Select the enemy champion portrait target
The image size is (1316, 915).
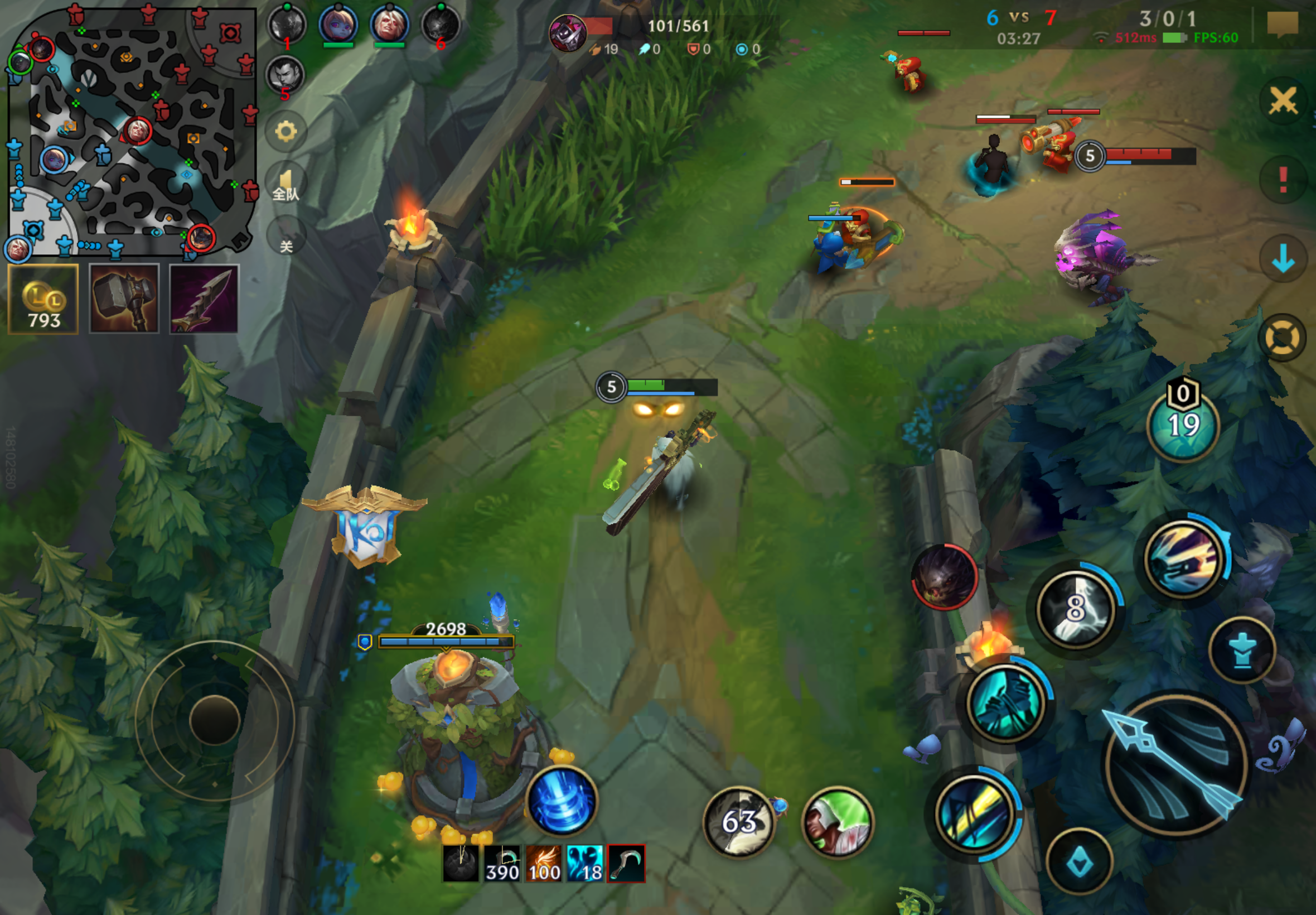pyautogui.click(x=944, y=577)
